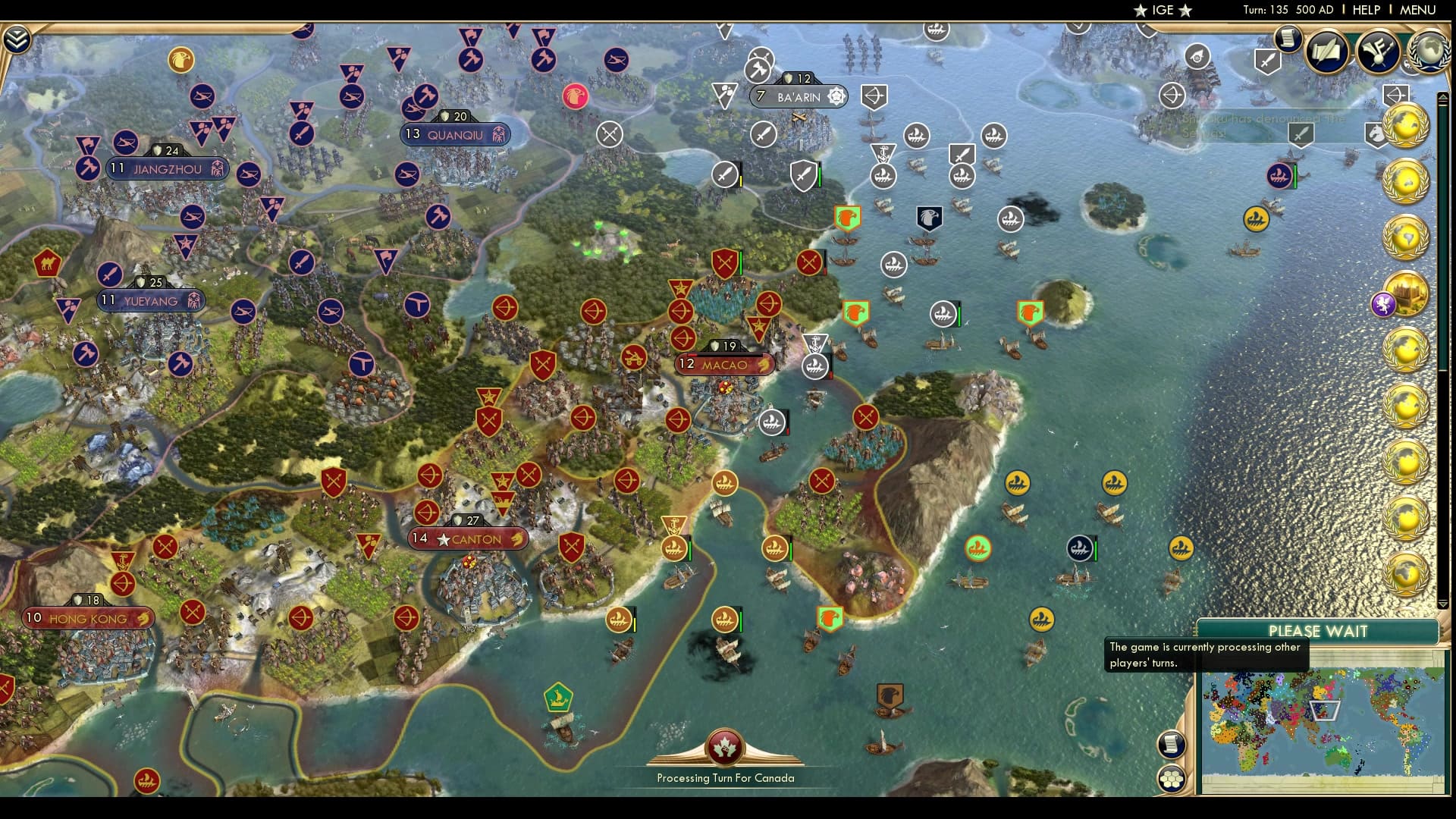This screenshot has height=819, width=1456.
Task: Open the Social Policies screen
Action: (x=1326, y=52)
